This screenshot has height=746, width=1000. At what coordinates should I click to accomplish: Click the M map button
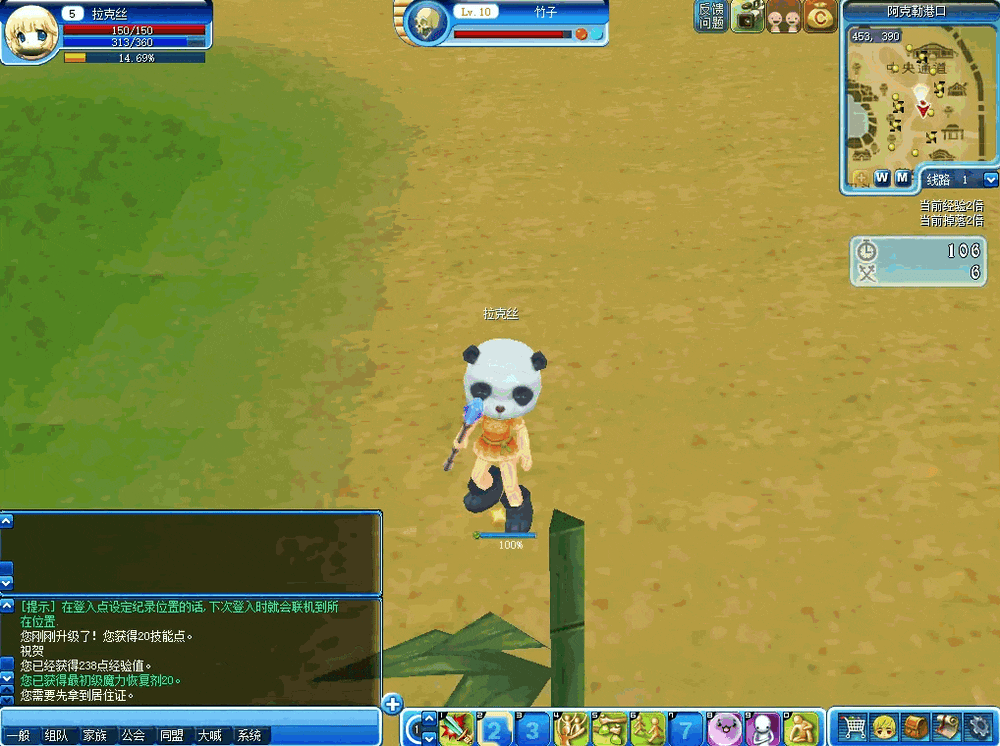tap(903, 178)
